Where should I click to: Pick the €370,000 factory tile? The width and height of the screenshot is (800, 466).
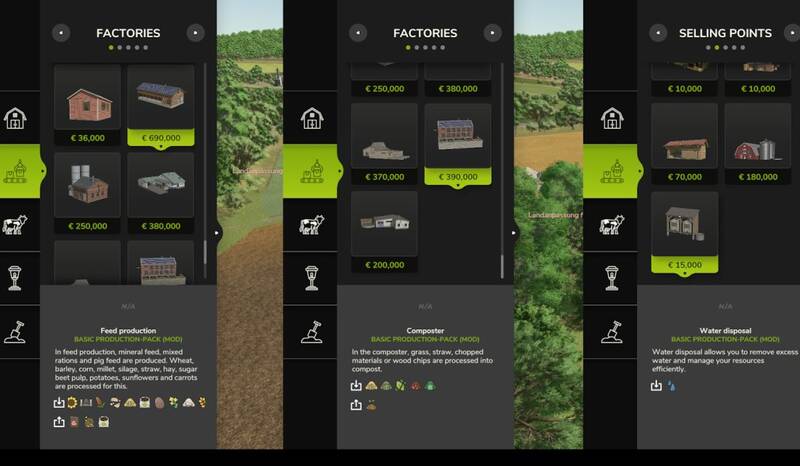[x=384, y=144]
